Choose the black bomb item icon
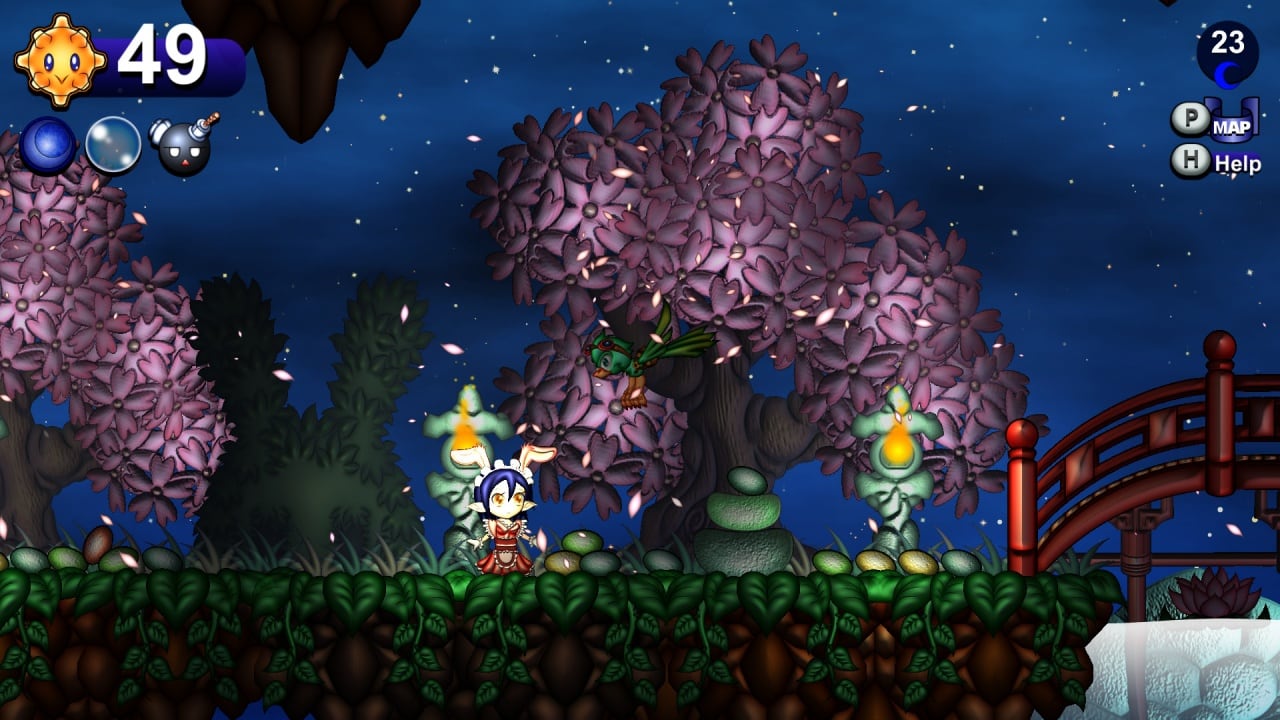 183,147
